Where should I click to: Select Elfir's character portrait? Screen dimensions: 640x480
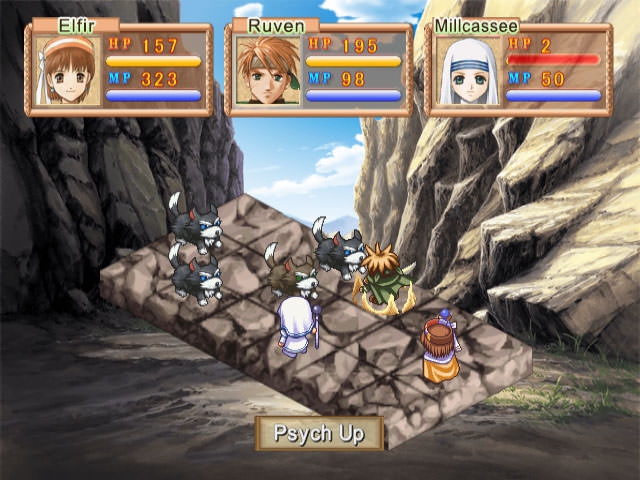click(68, 70)
